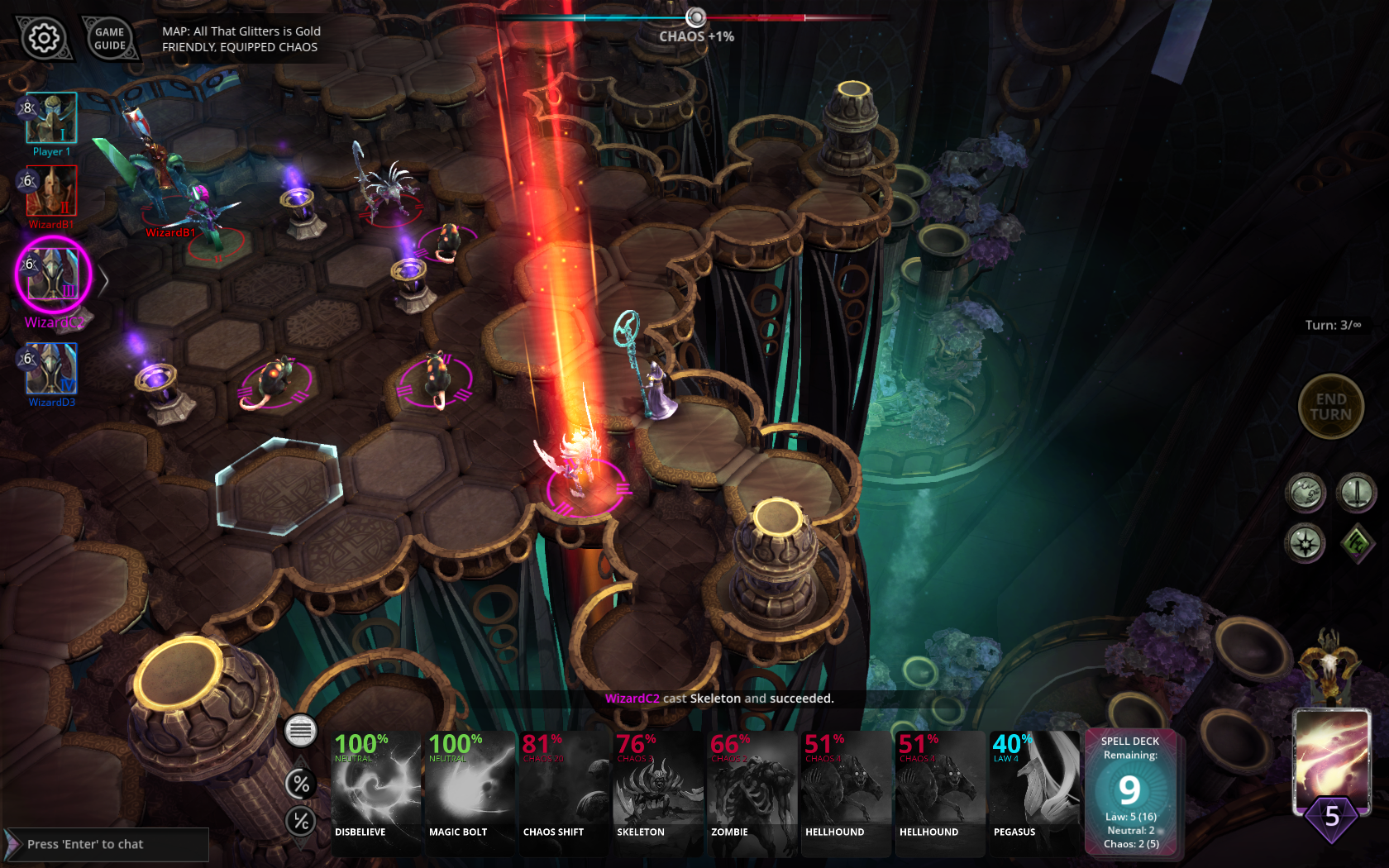The image size is (1389, 868).
Task: Choose the Magic Bolt spell card
Action: click(x=470, y=792)
